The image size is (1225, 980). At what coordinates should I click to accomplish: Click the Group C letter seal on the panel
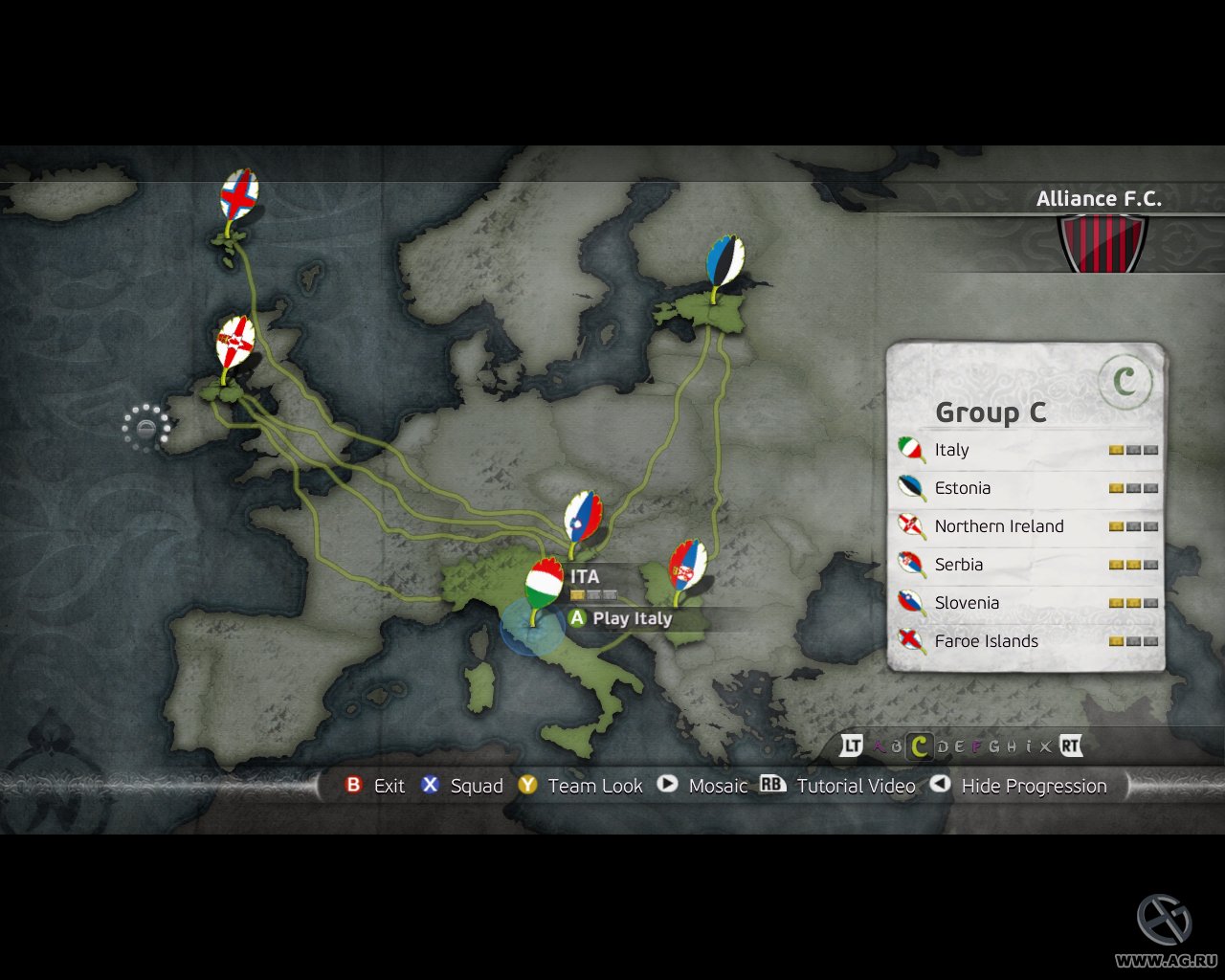click(x=1127, y=379)
